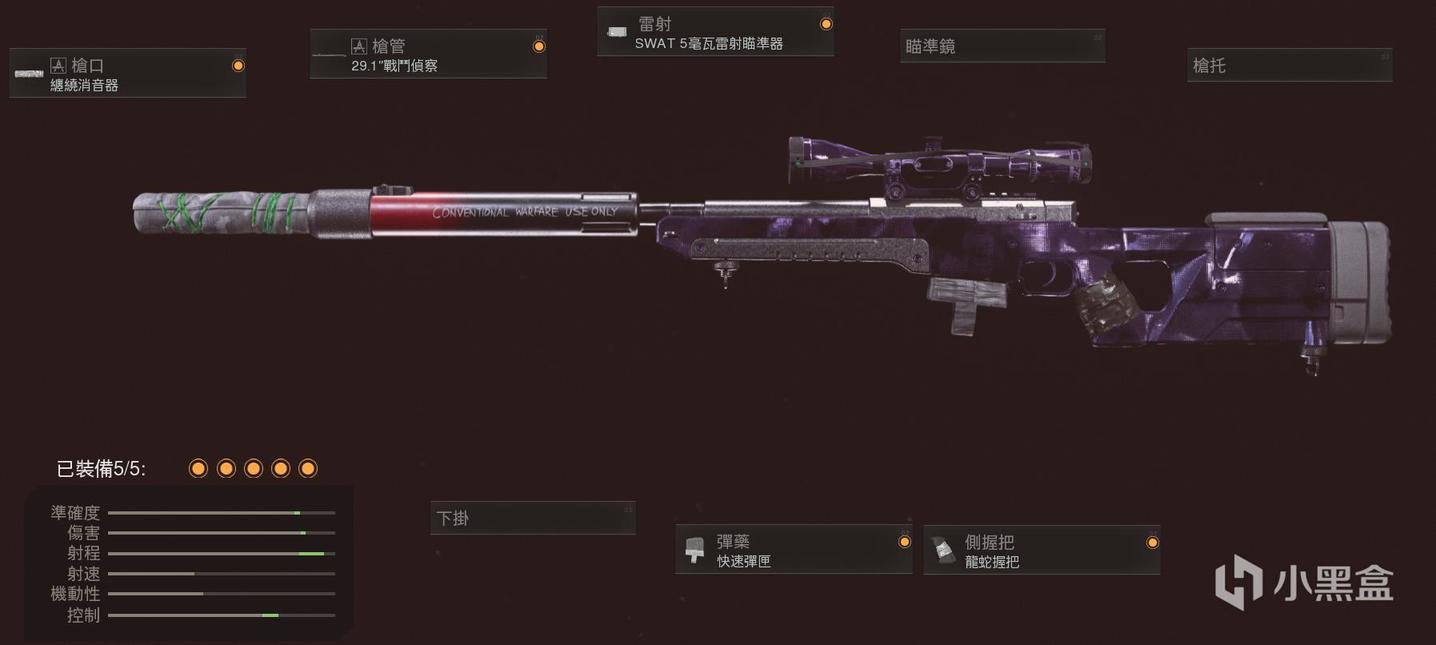1436x645 pixels.
Task: Open the 雷射 laser attachment slot
Action: [715, 32]
